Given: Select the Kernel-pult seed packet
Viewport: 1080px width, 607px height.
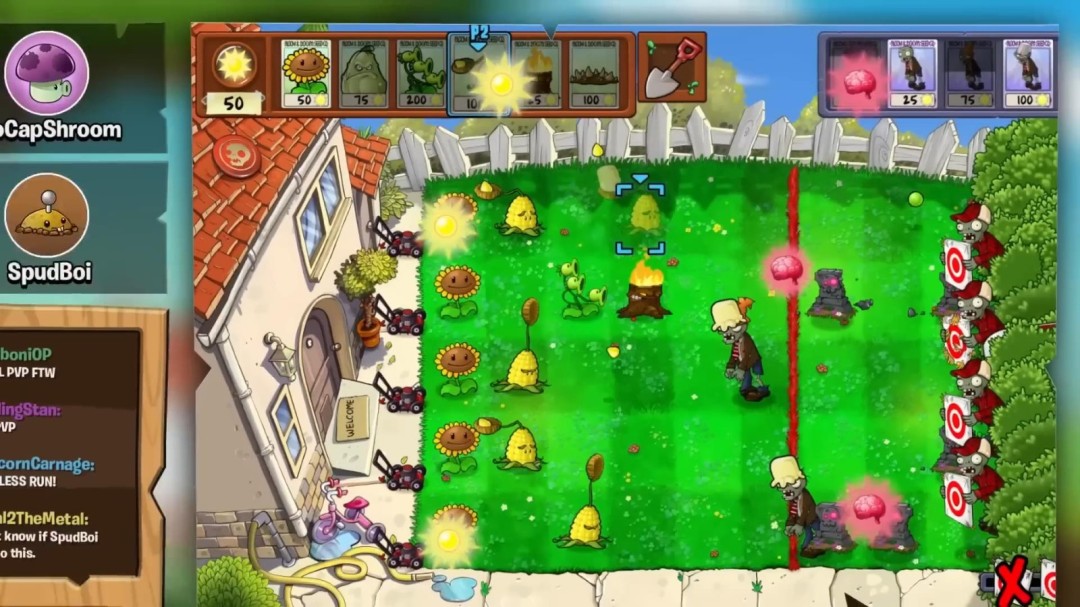Looking at the screenshot, I should (478, 75).
